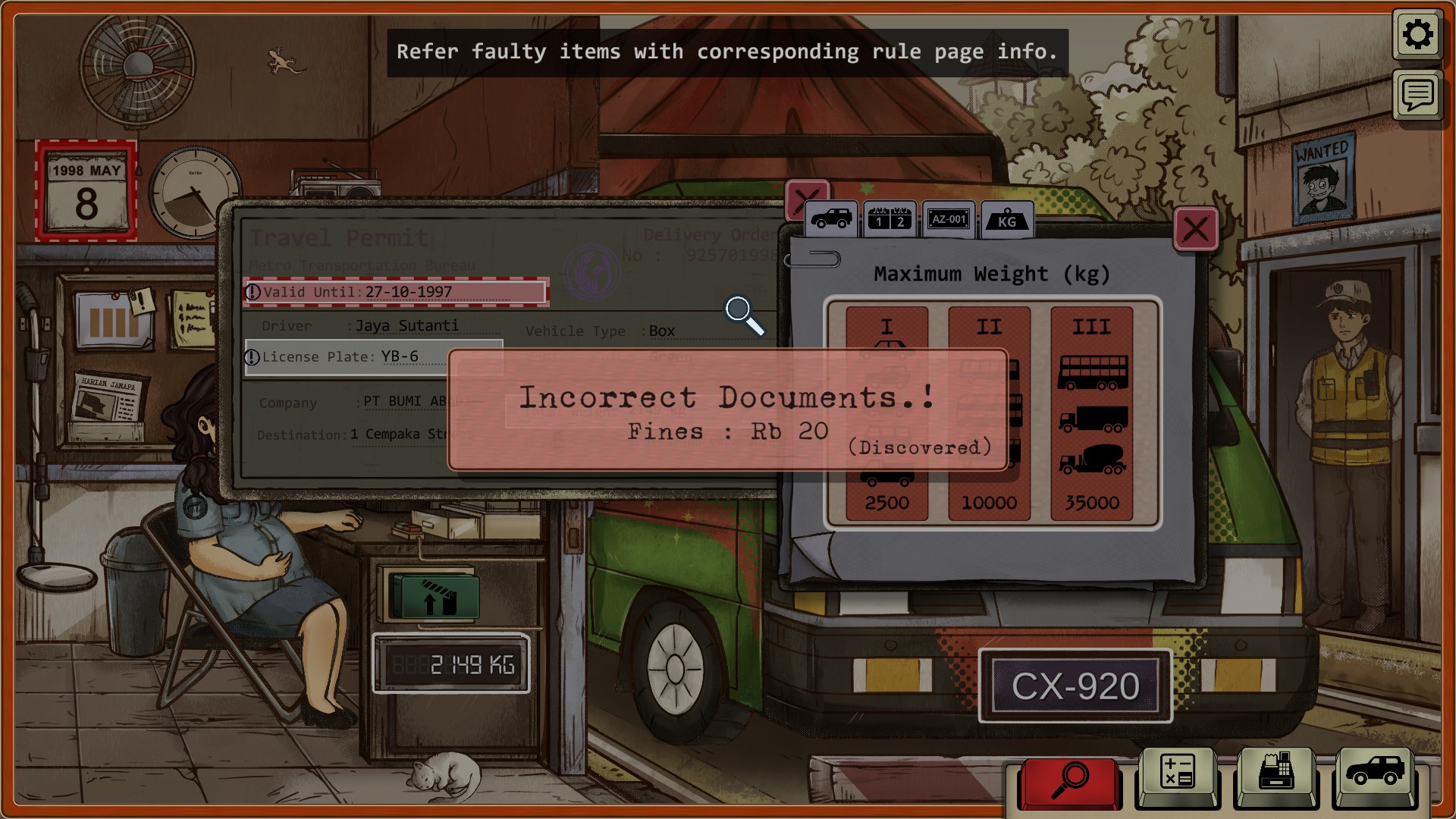Image resolution: width=1456 pixels, height=819 pixels.
Task: Highlight the 1998 May 8 calendar
Action: [x=86, y=190]
